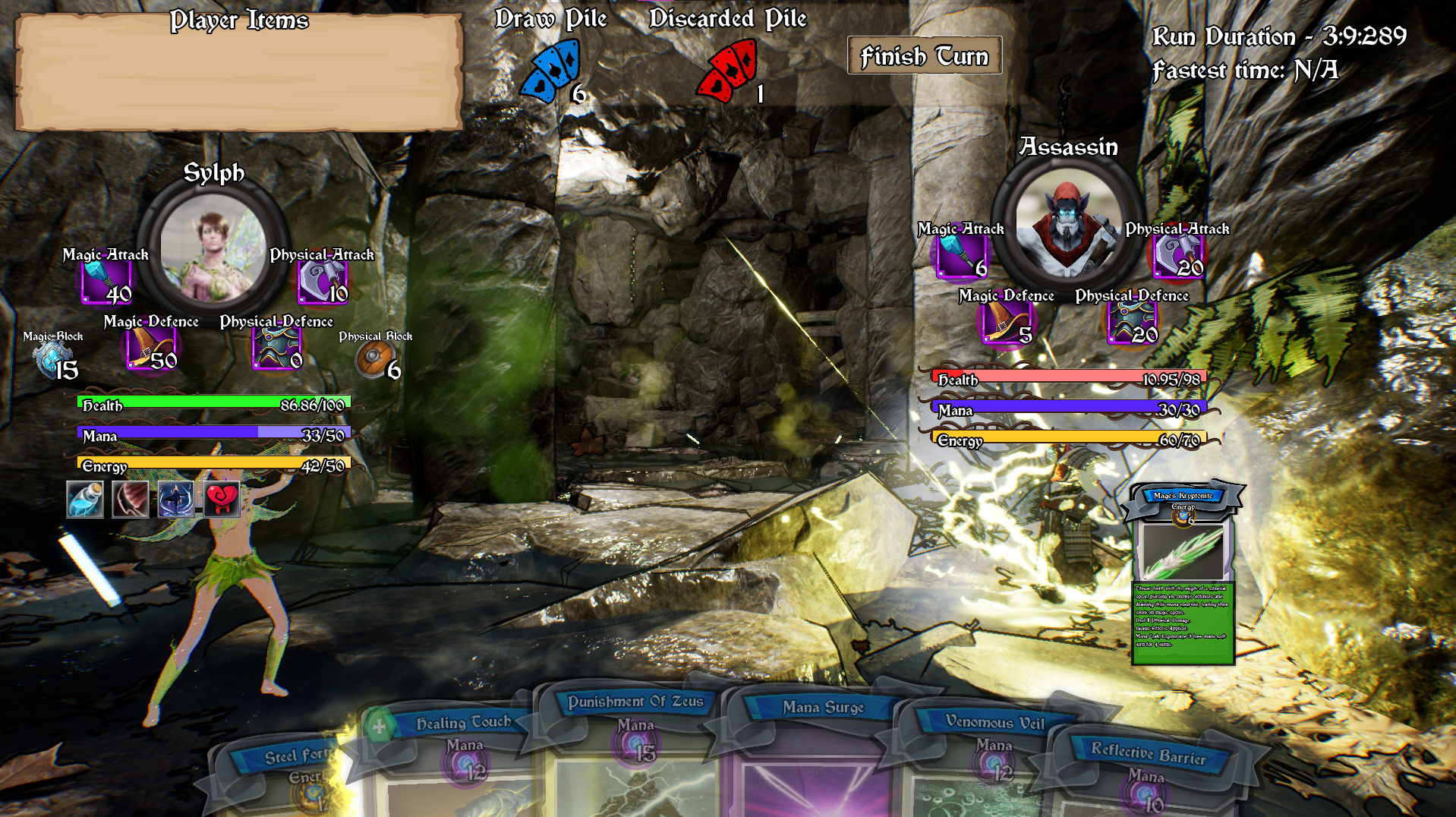Image resolution: width=1456 pixels, height=817 pixels.
Task: Target the Assassin enemy portrait
Action: pos(1068,223)
